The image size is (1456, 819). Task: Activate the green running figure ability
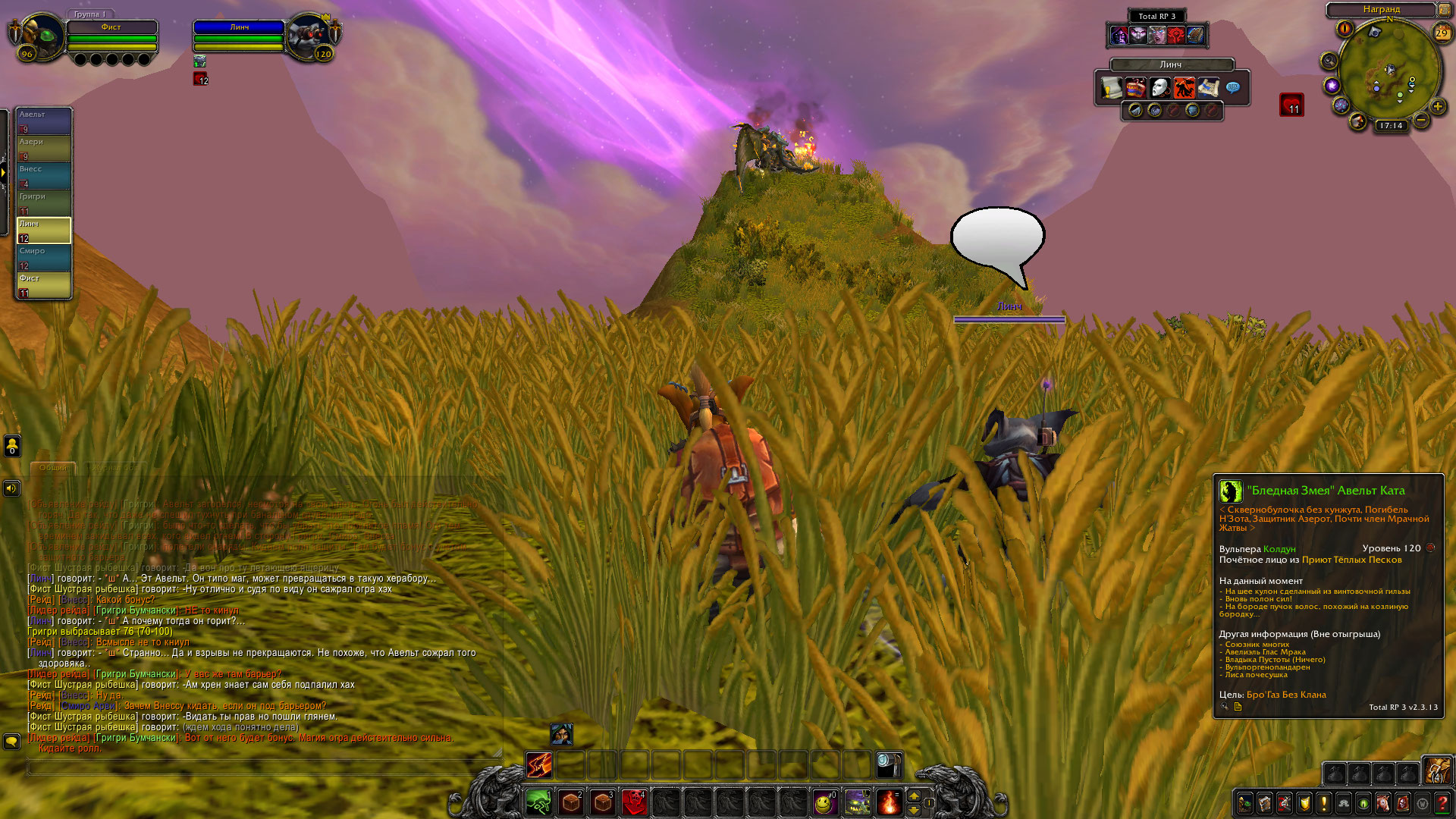[x=538, y=802]
